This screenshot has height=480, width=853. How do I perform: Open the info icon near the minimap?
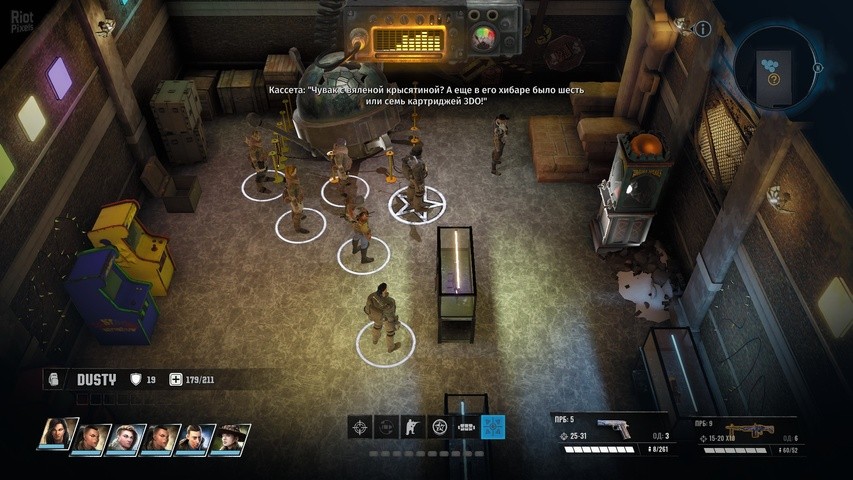point(703,29)
